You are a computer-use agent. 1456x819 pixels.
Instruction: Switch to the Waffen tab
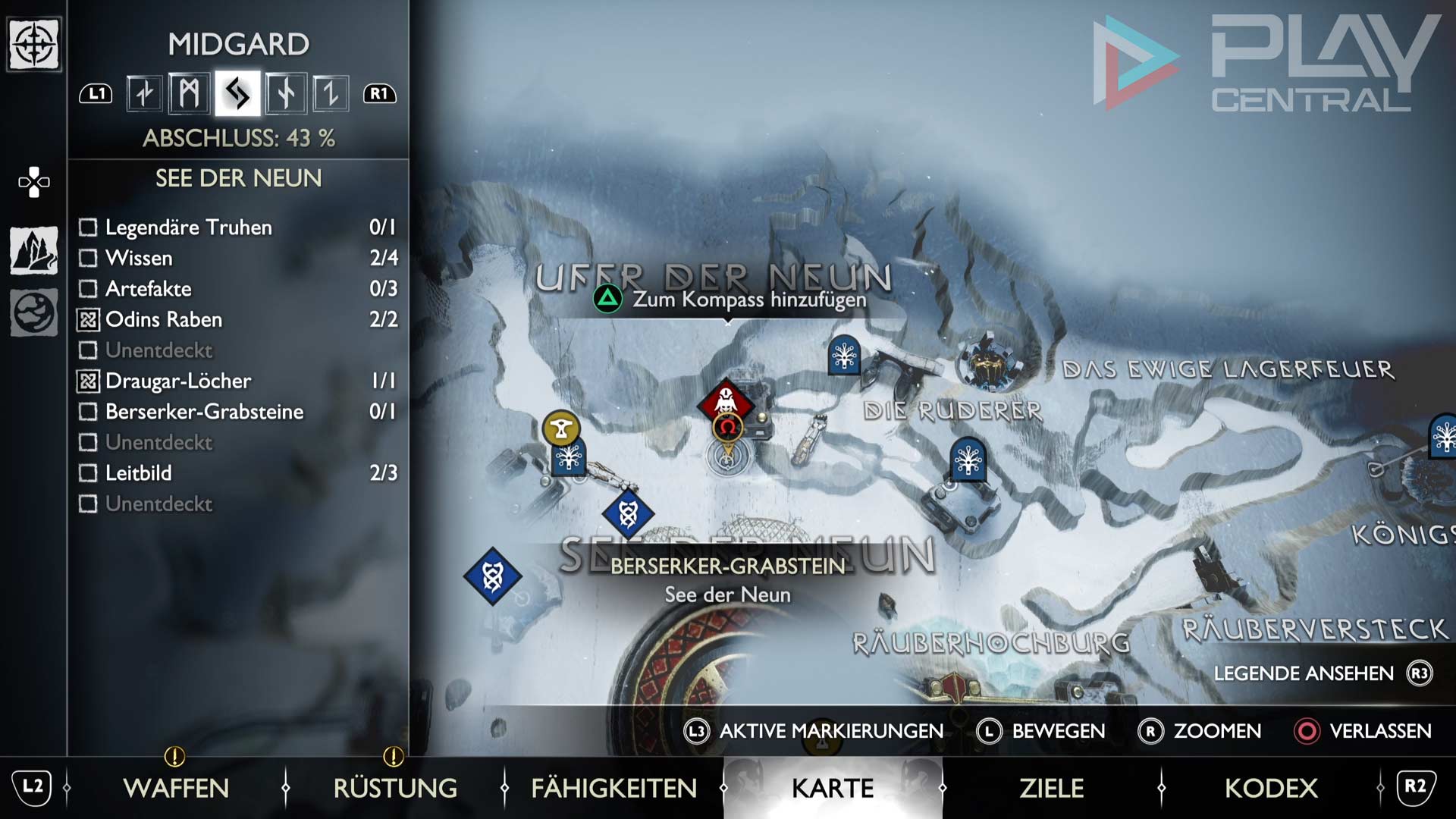[x=176, y=788]
